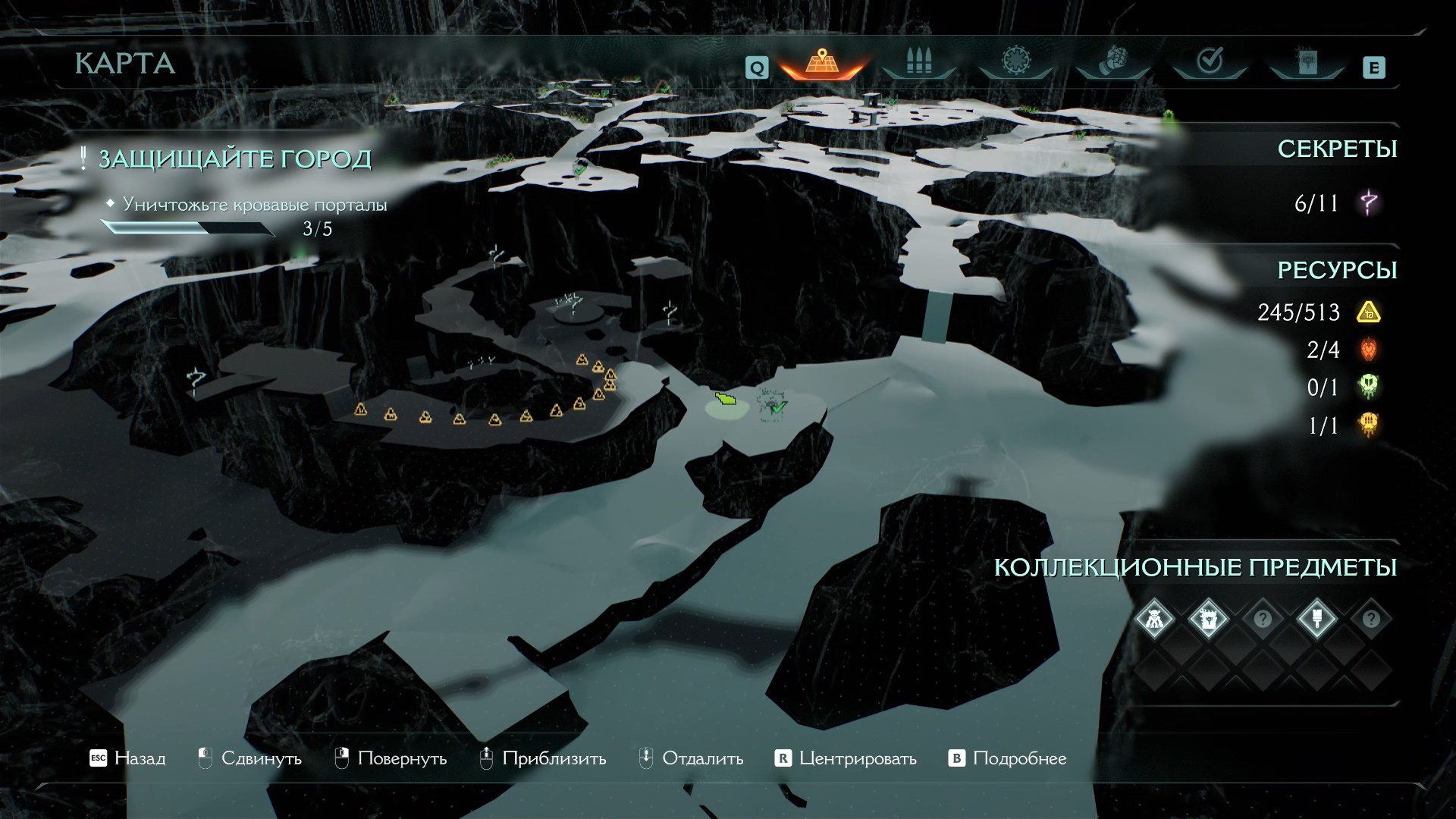Screen dimensions: 1456x819
Task: Switch to the gauntlet fist tab
Action: pos(1112,62)
